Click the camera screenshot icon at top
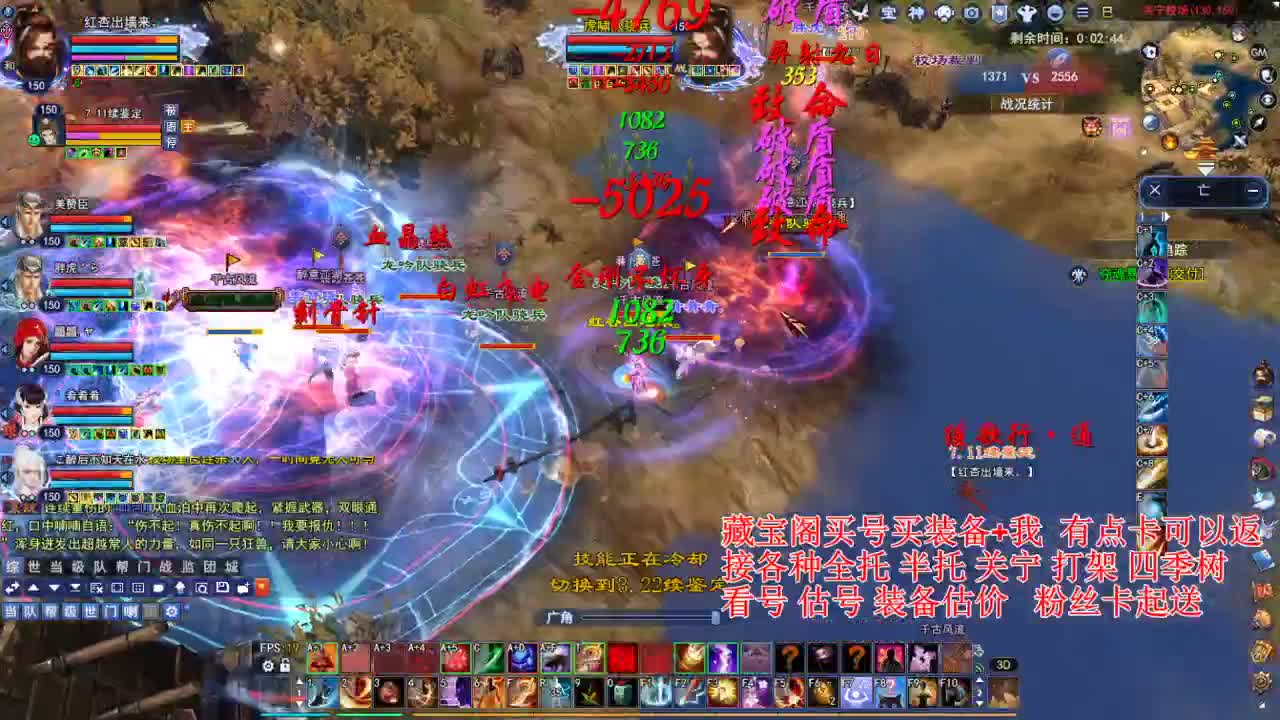The height and width of the screenshot is (720, 1280). tap(971, 11)
